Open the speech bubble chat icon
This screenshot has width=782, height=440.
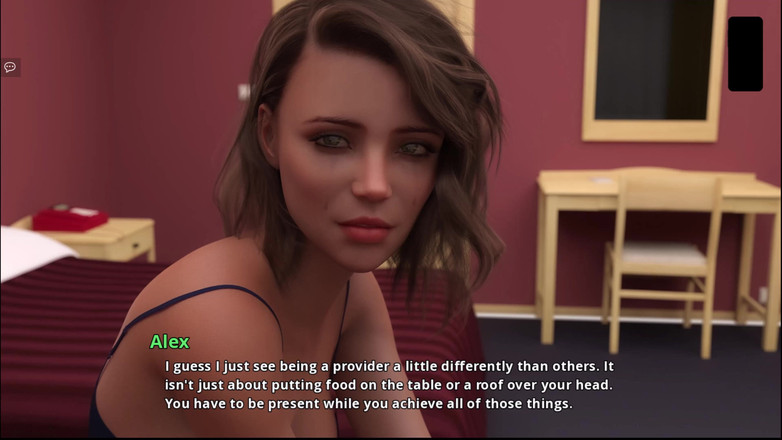(10, 67)
